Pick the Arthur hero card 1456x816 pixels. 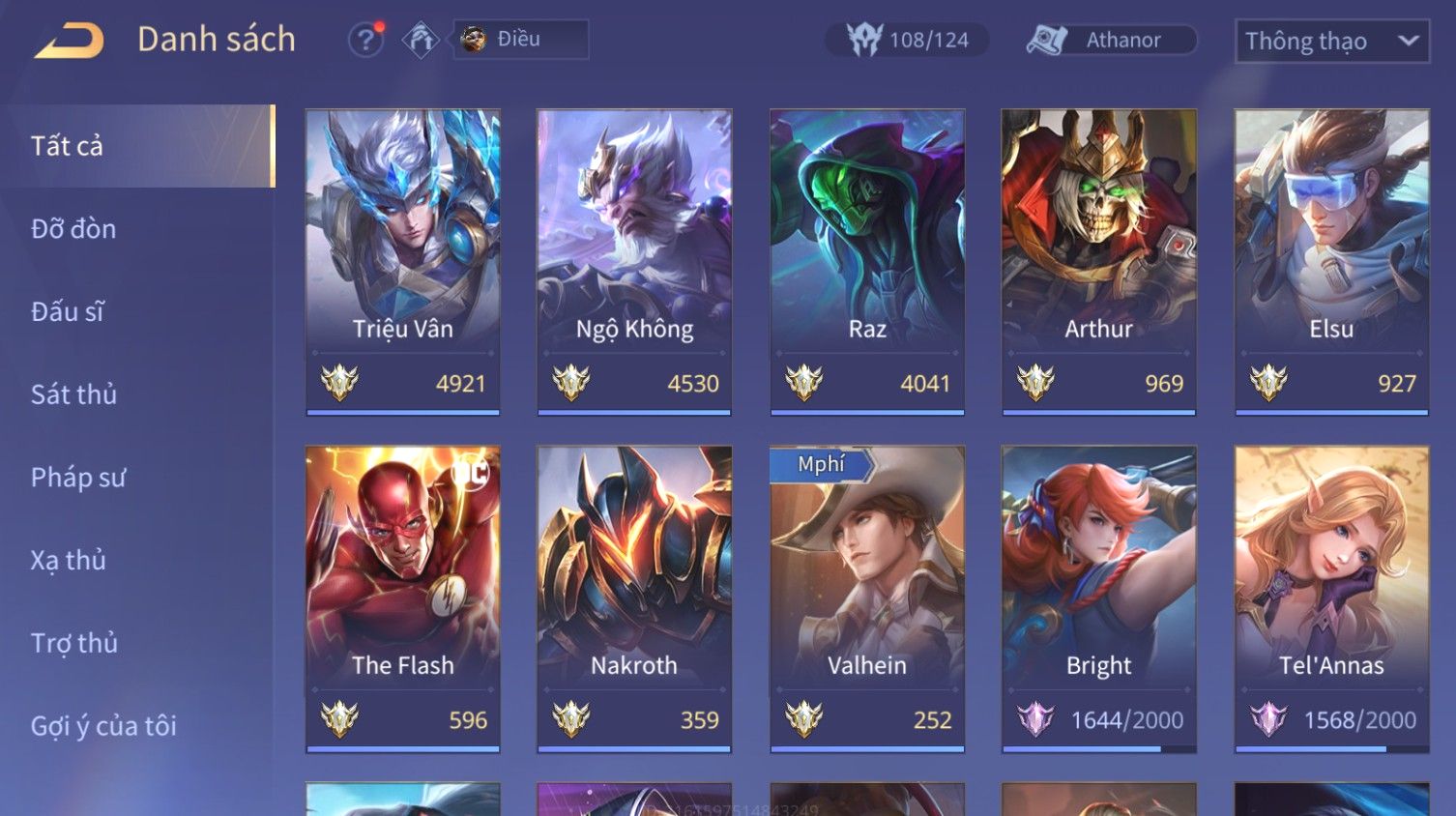[x=1098, y=261]
